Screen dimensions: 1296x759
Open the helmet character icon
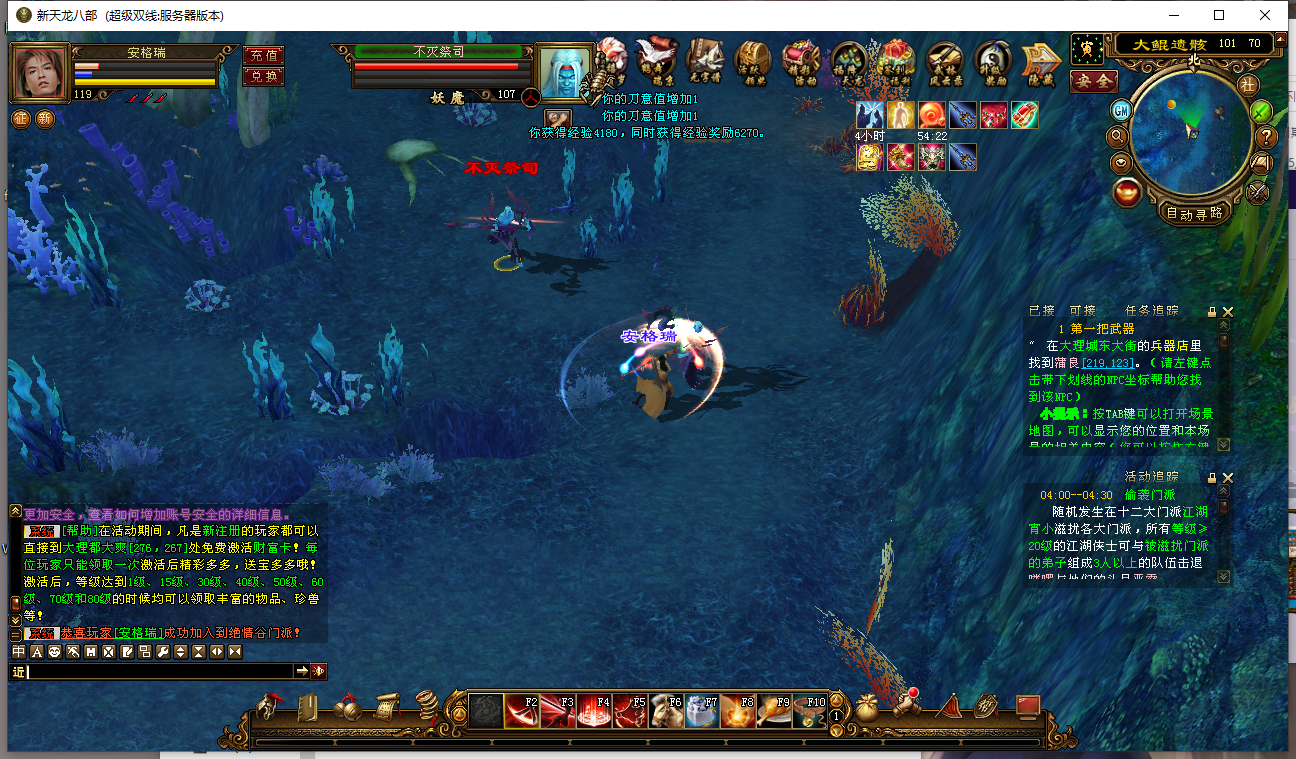tap(268, 706)
